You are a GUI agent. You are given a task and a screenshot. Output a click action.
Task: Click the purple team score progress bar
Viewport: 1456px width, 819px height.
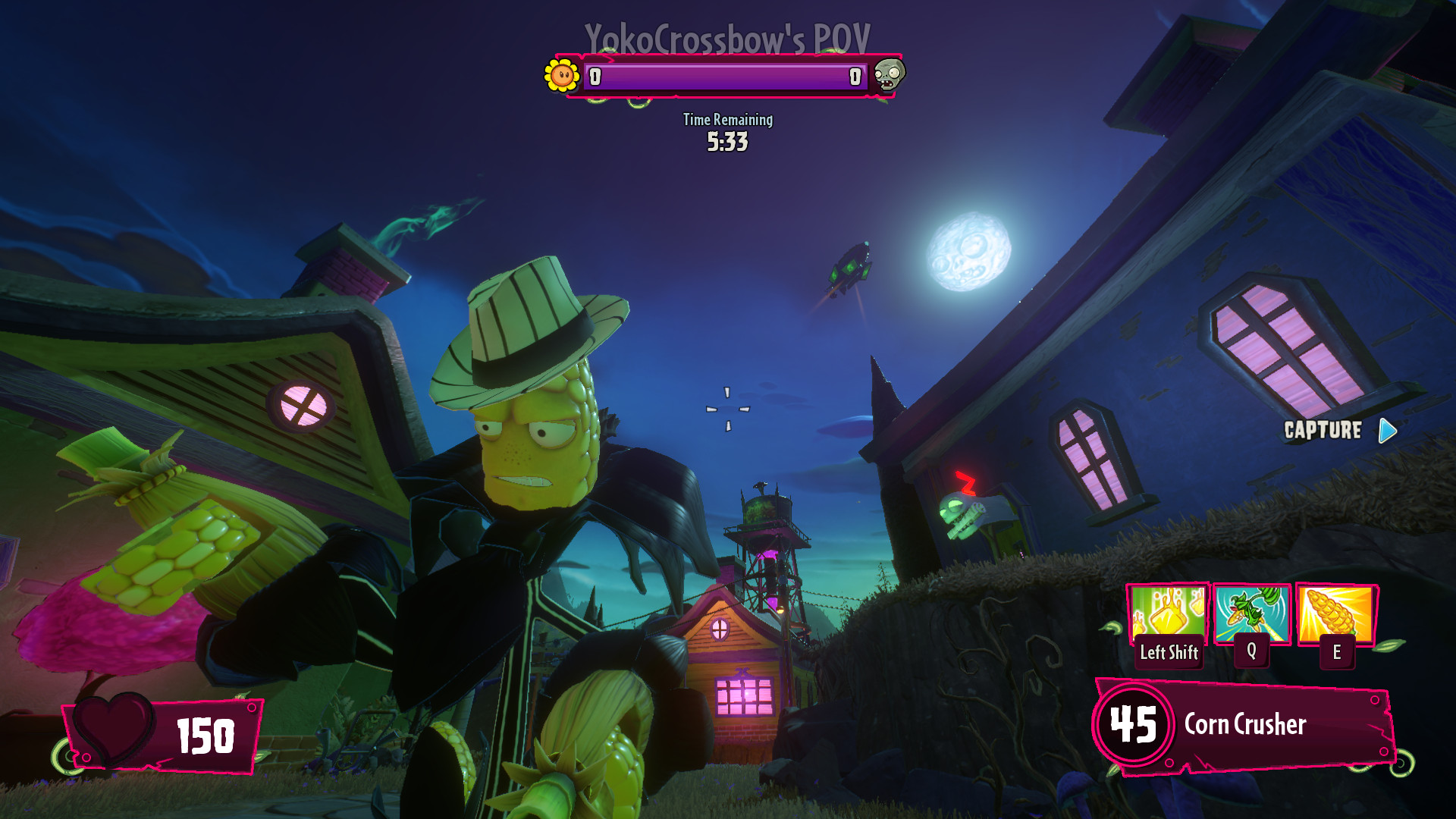pyautogui.click(x=726, y=76)
